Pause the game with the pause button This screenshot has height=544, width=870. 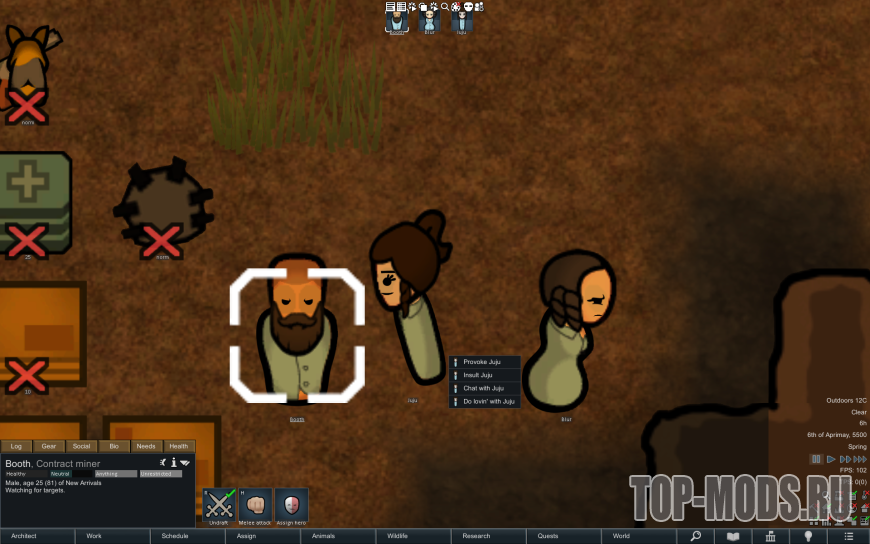click(x=816, y=459)
